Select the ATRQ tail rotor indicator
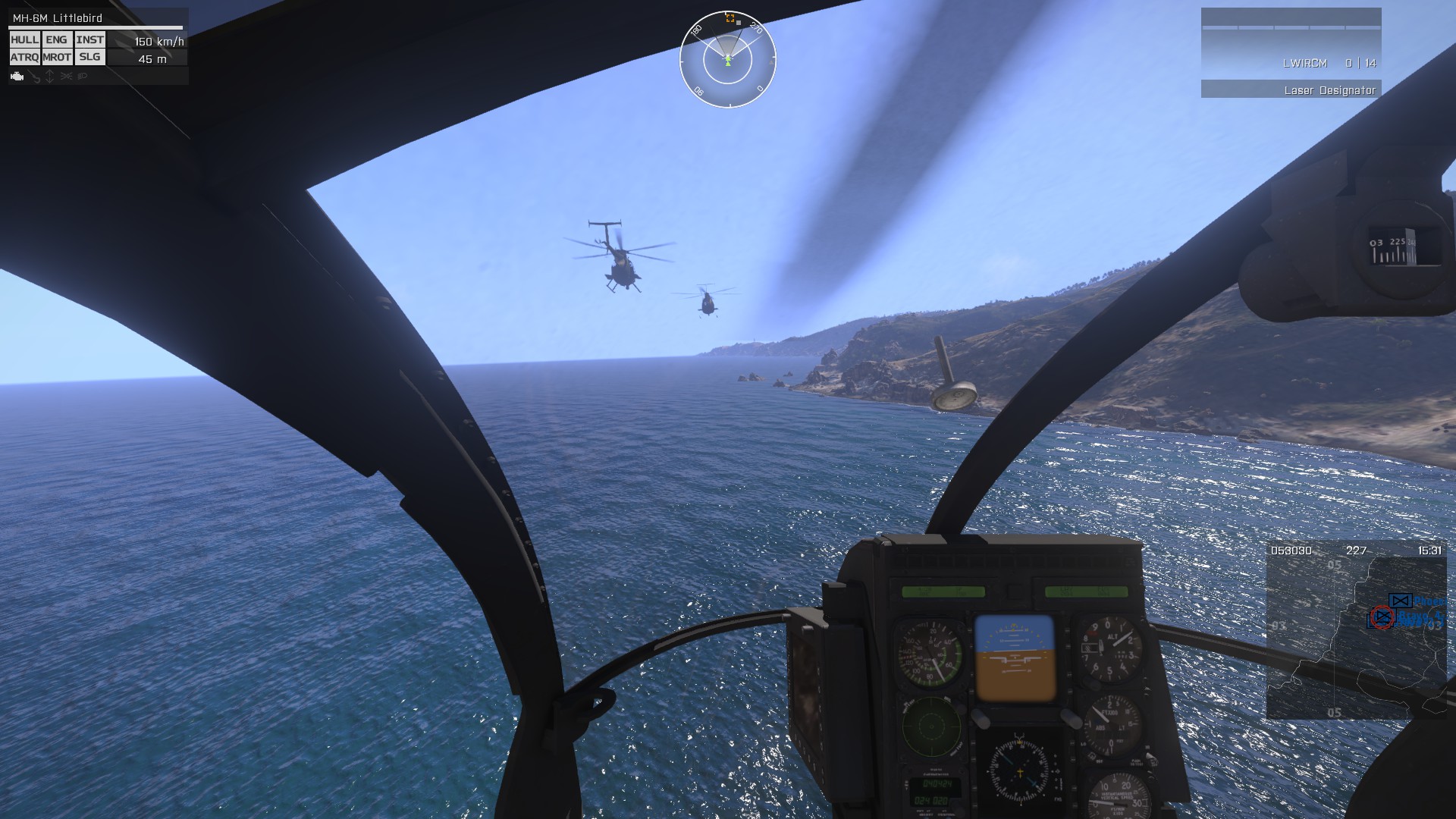The width and height of the screenshot is (1456, 819). coord(24,58)
